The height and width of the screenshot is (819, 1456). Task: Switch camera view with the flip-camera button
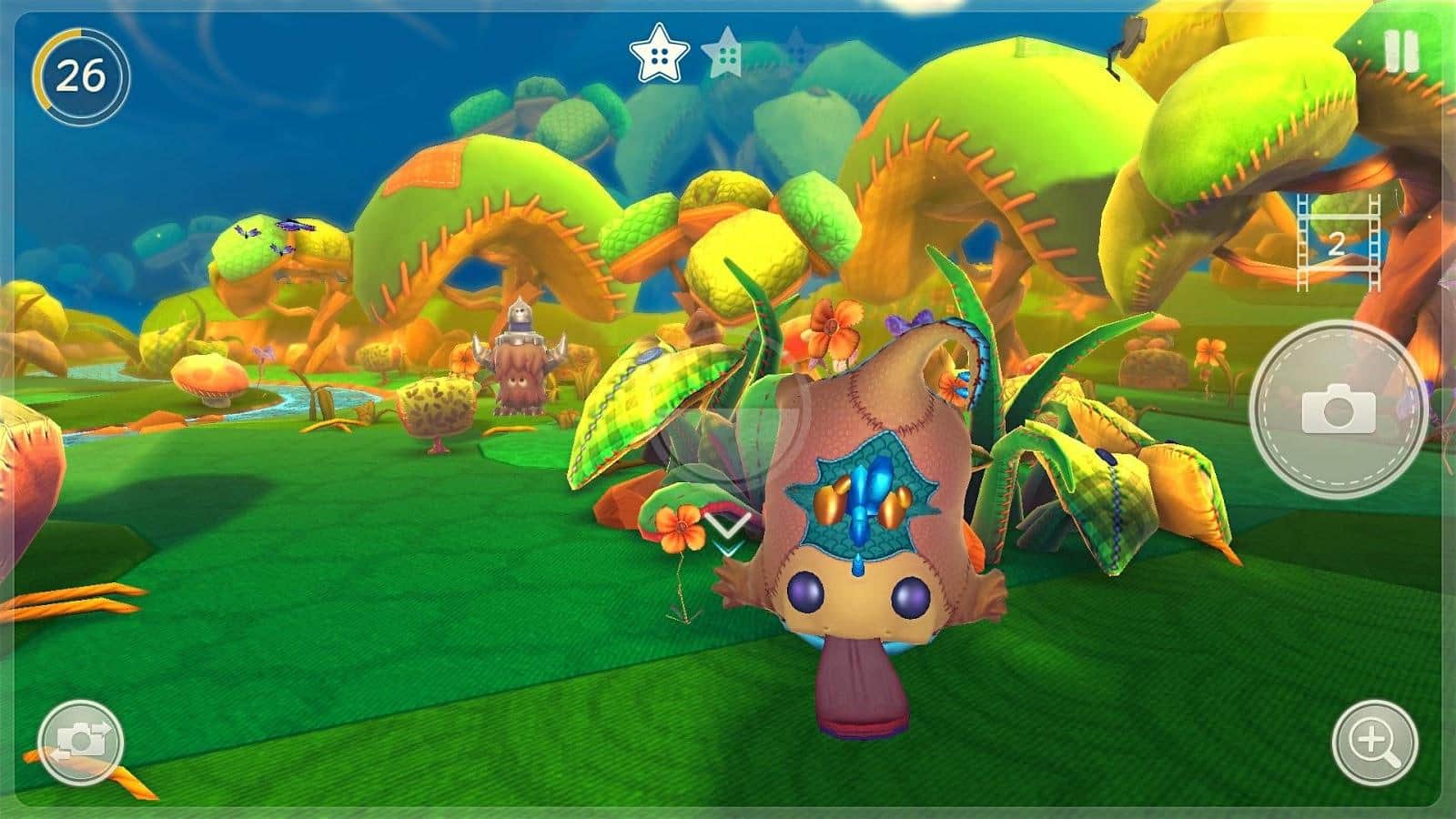point(81,742)
